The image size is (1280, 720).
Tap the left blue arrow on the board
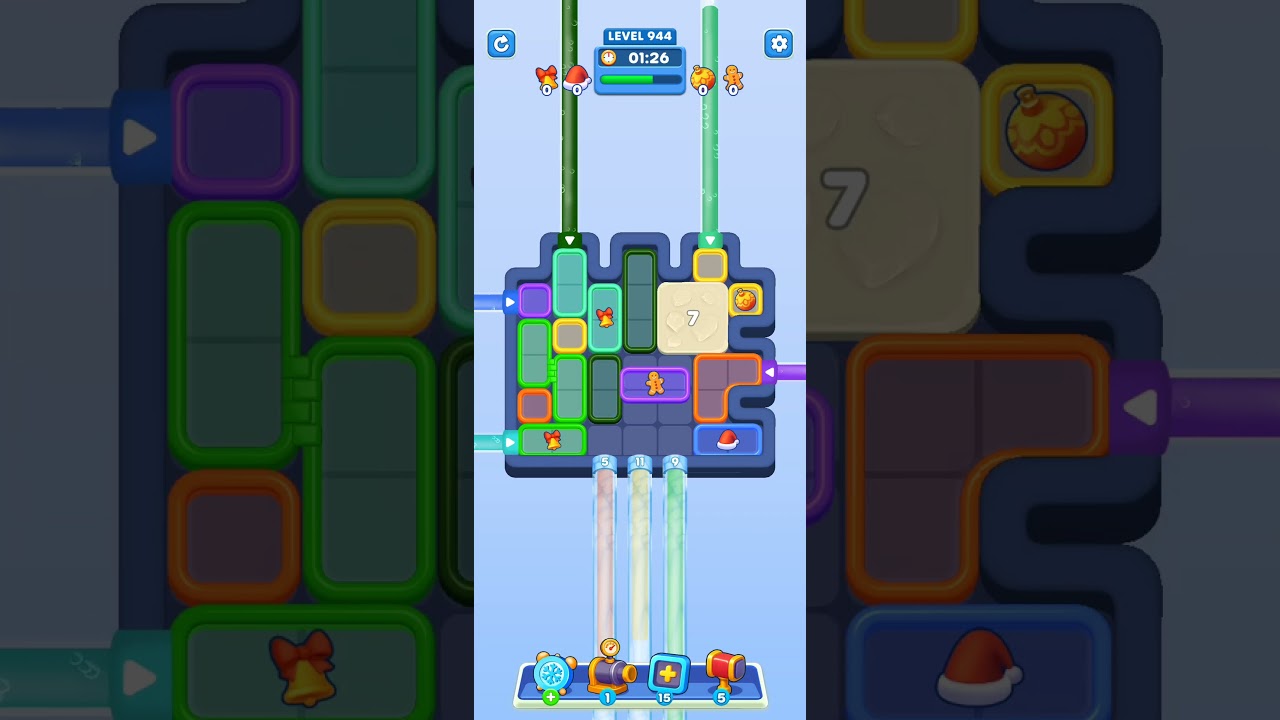pyautogui.click(x=509, y=301)
